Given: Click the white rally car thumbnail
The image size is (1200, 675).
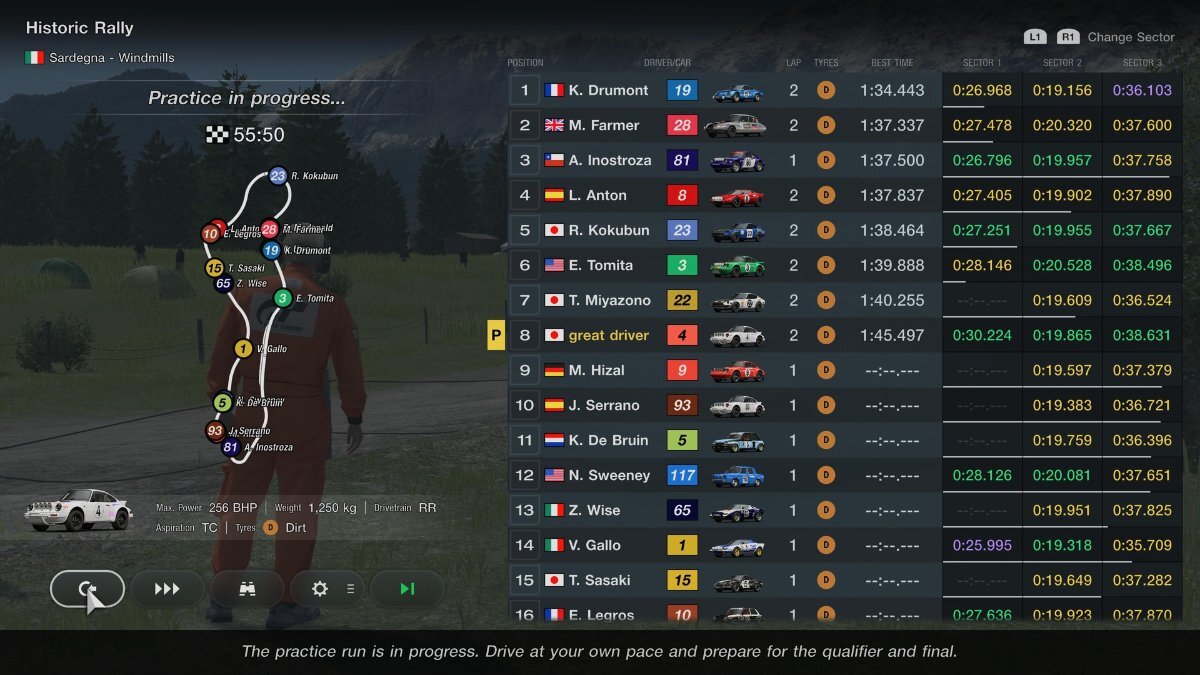Looking at the screenshot, I should click(79, 510).
